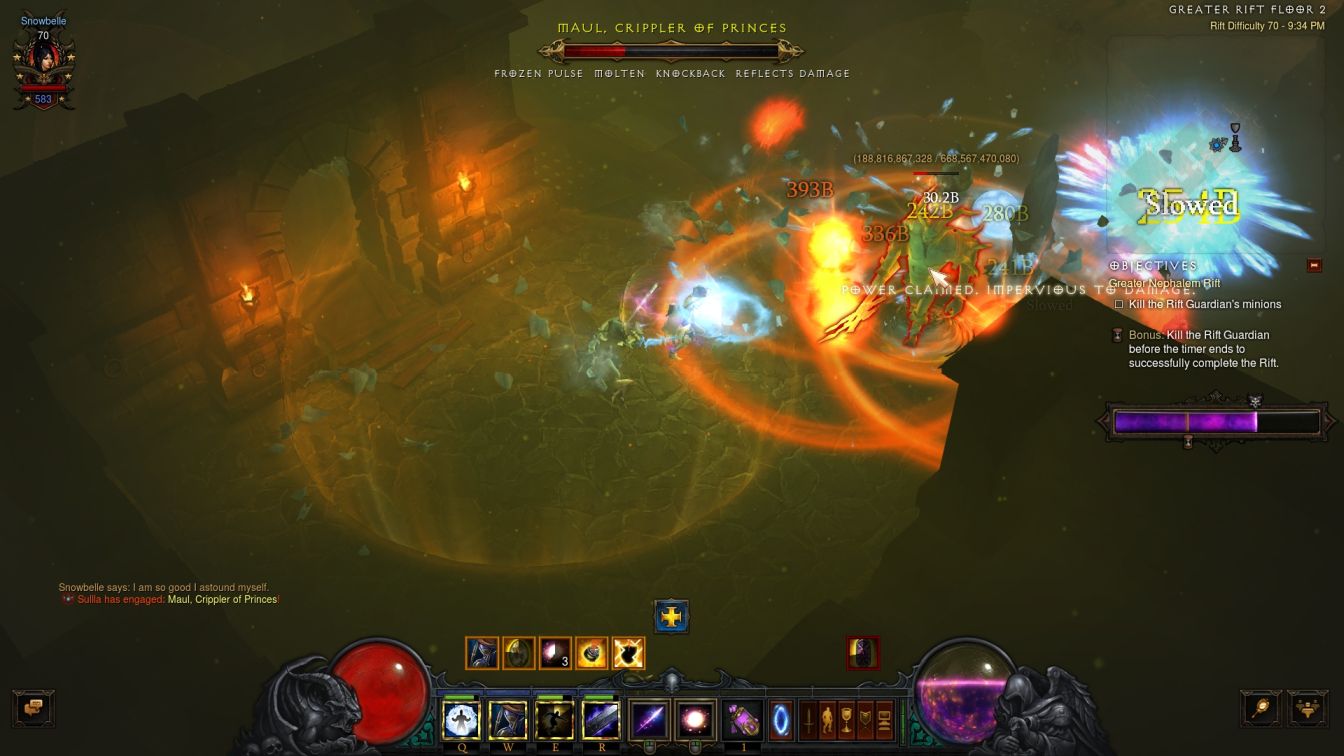Open the magnifying glass social button
Image resolution: width=1344 pixels, height=756 pixels.
pos(1260,708)
